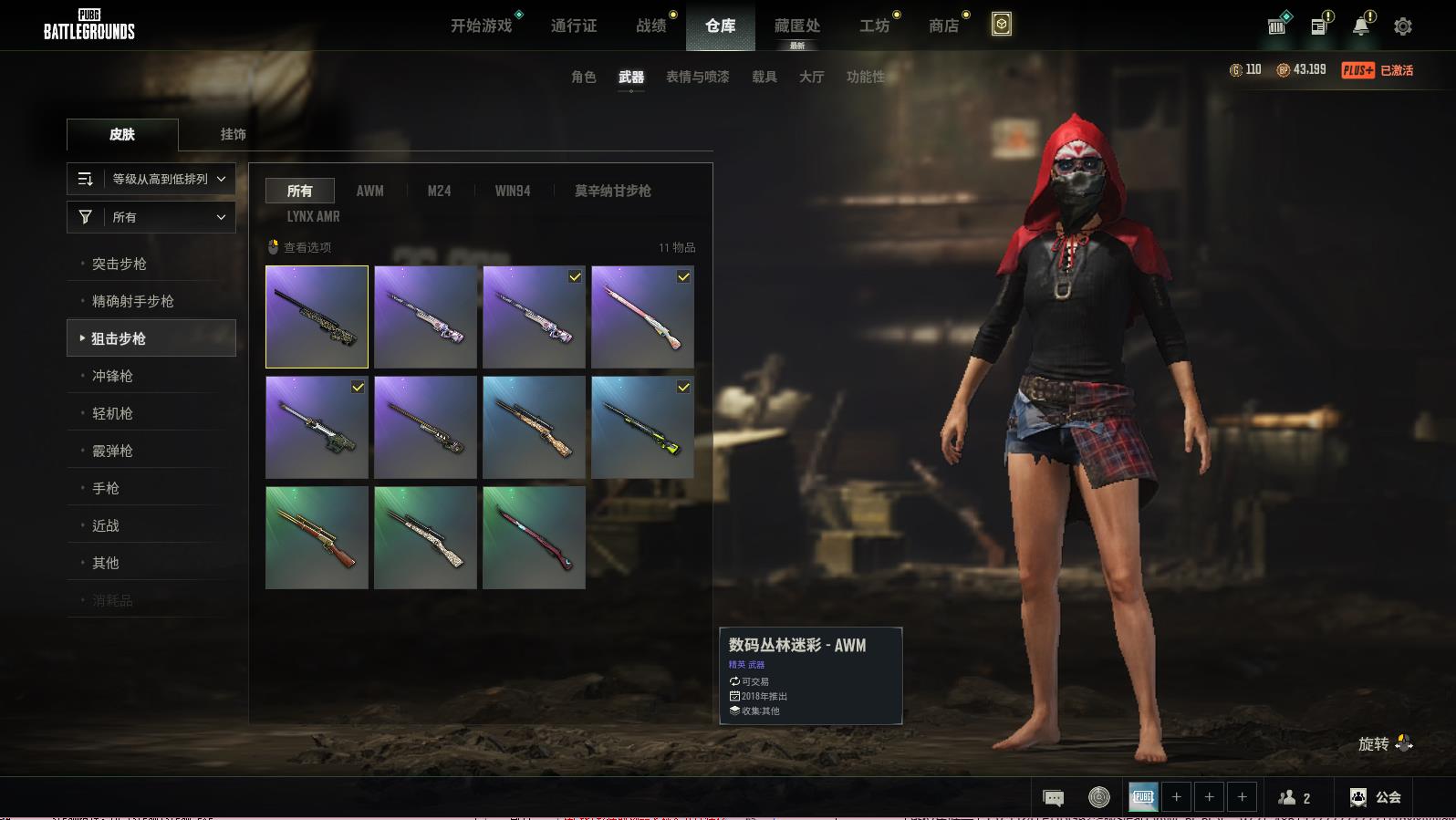Filter skins by AWM
This screenshot has width=1456, height=820.
369,191
